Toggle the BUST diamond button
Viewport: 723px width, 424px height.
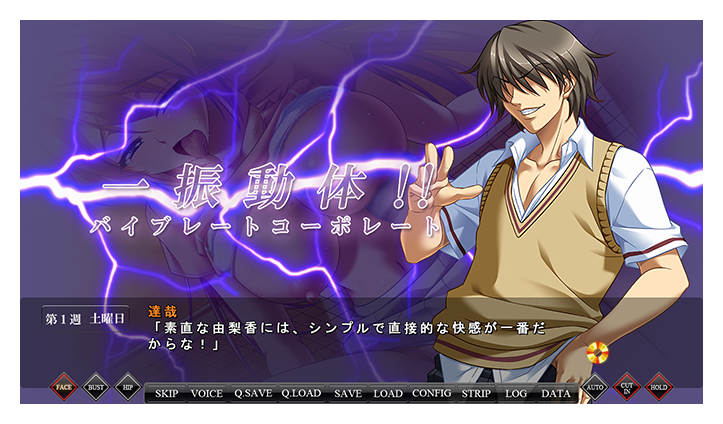pyautogui.click(x=96, y=386)
